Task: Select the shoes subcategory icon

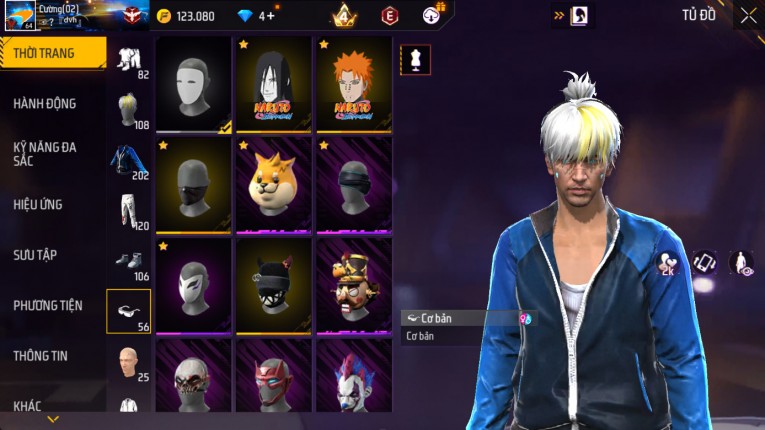Action: tap(128, 262)
